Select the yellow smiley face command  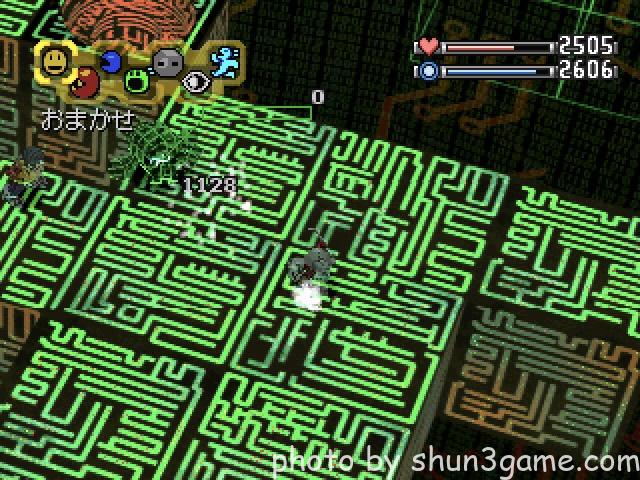click(x=55, y=63)
